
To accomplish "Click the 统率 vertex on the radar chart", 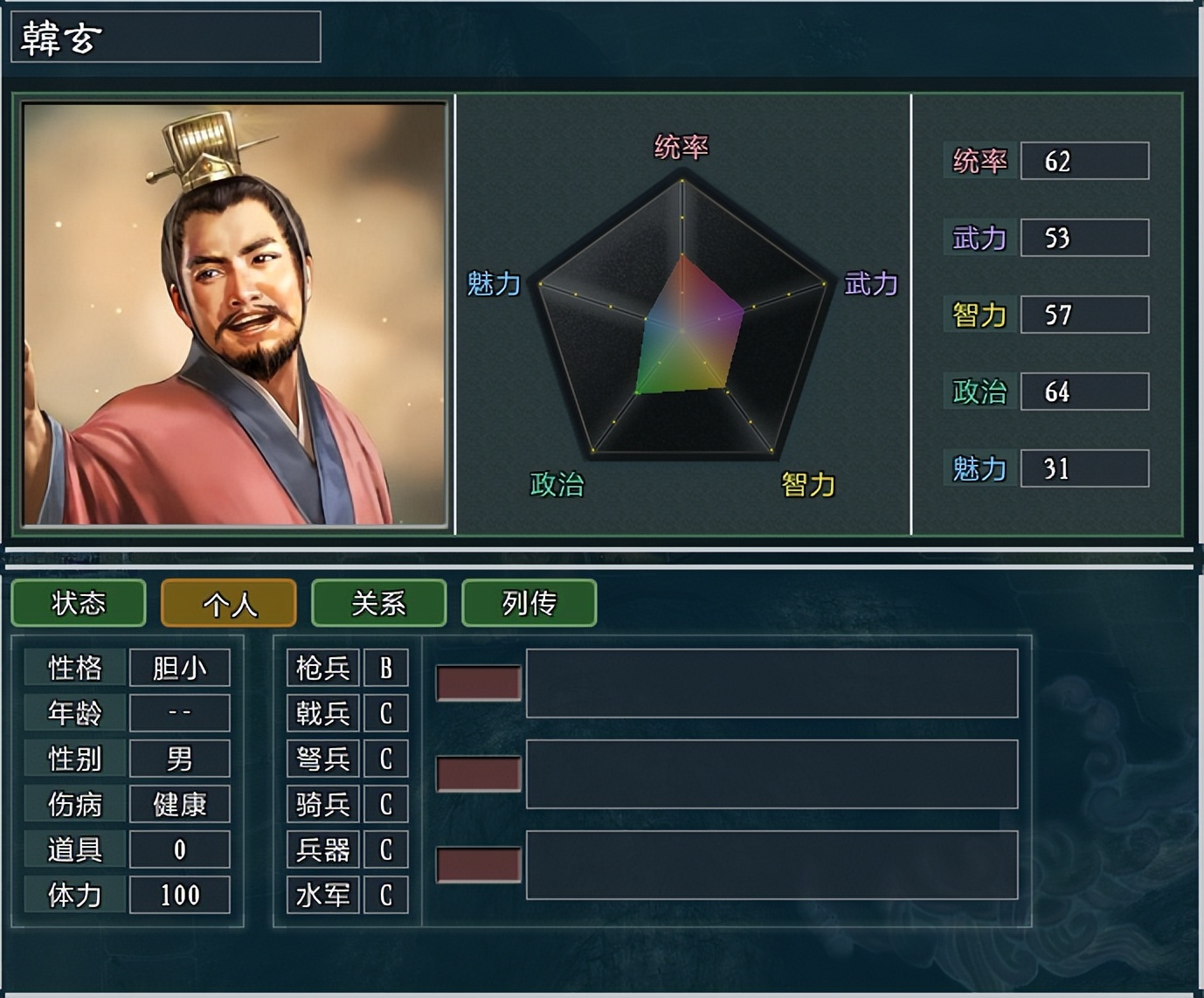I will [x=682, y=179].
